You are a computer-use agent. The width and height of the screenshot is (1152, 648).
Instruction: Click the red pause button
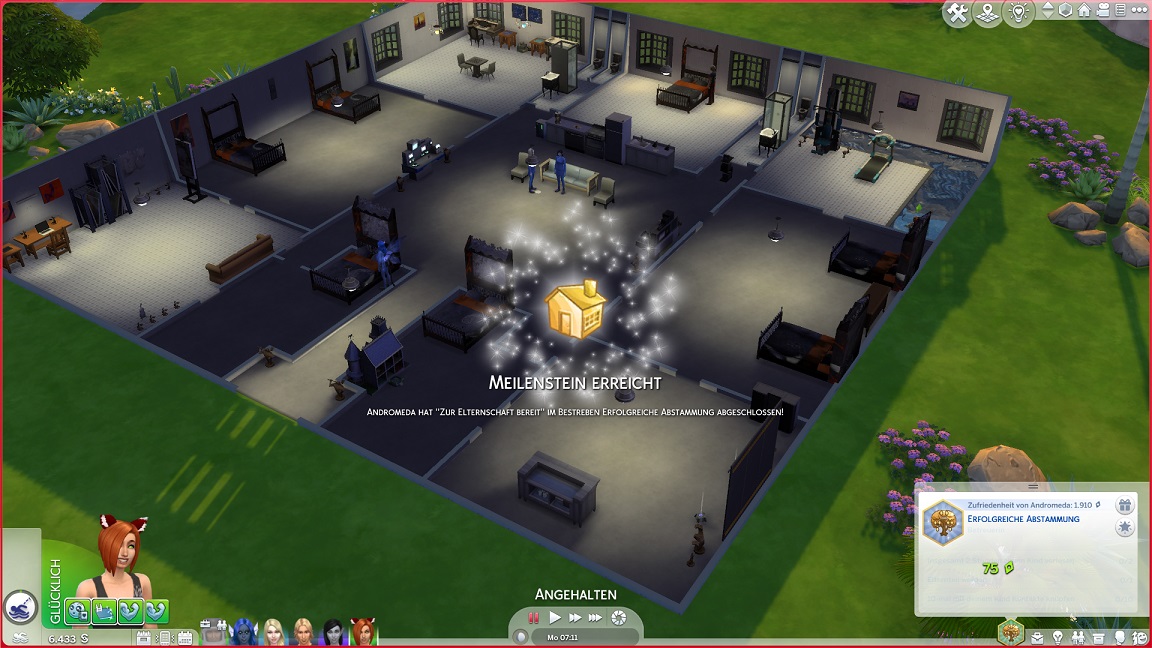[534, 618]
